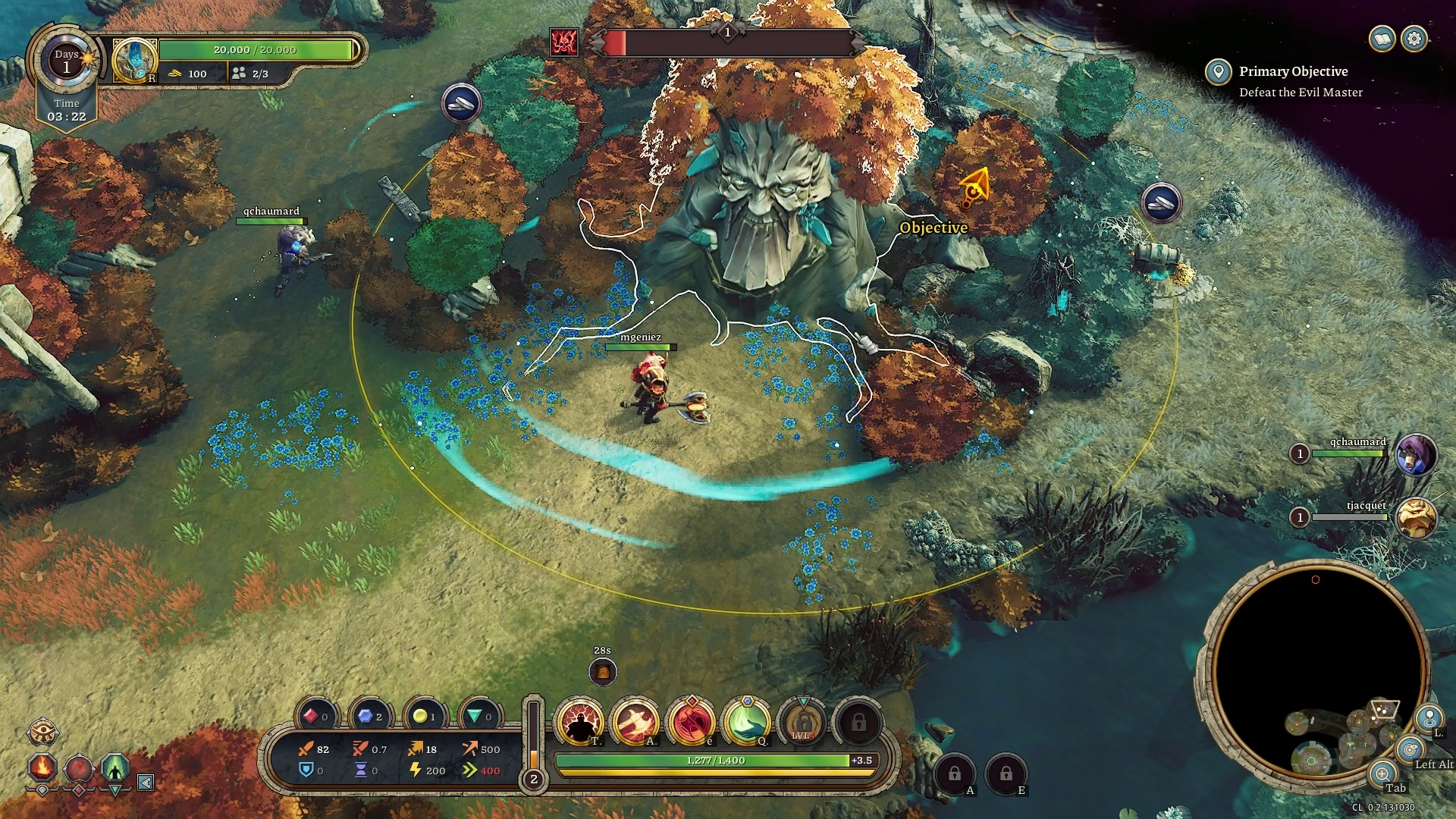Activate the red axe ability

691,721
